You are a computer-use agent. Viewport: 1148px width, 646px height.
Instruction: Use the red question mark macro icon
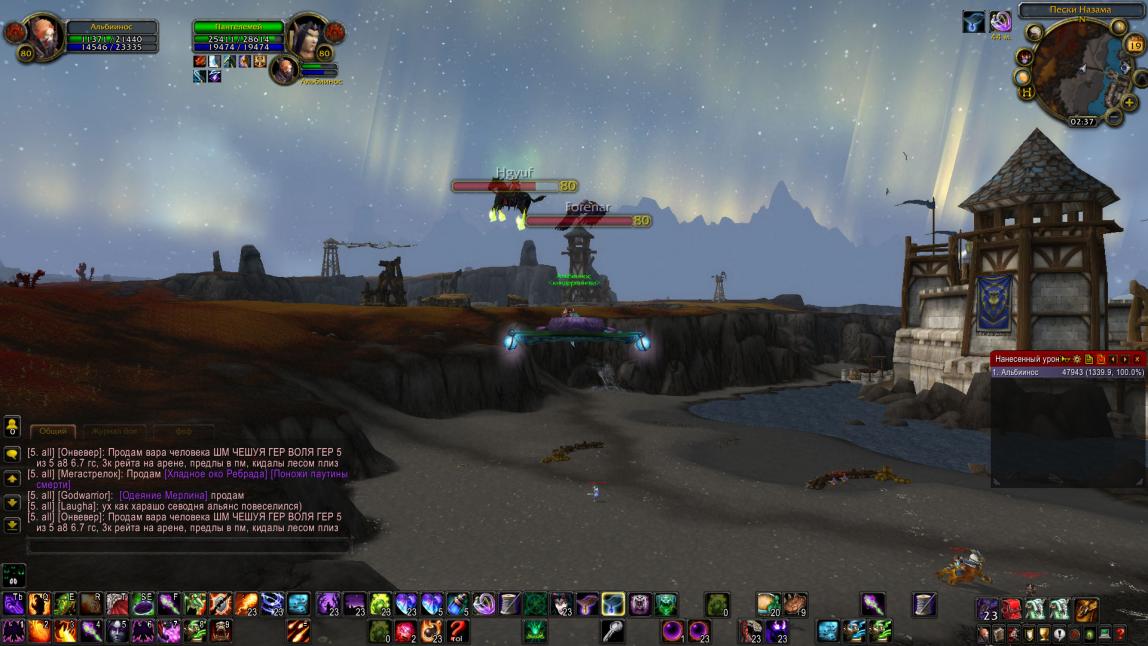click(x=457, y=631)
